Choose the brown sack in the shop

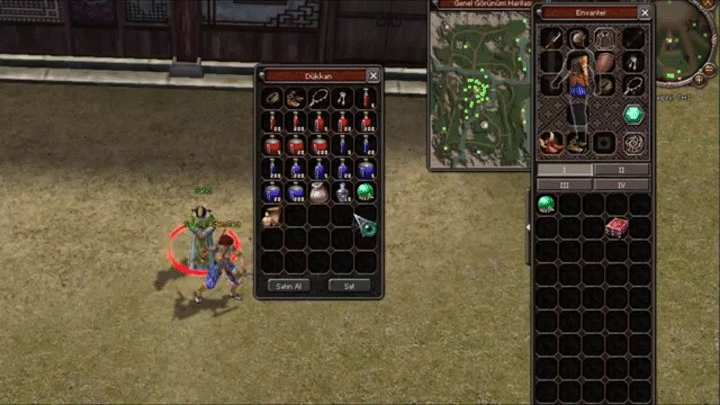319,192
